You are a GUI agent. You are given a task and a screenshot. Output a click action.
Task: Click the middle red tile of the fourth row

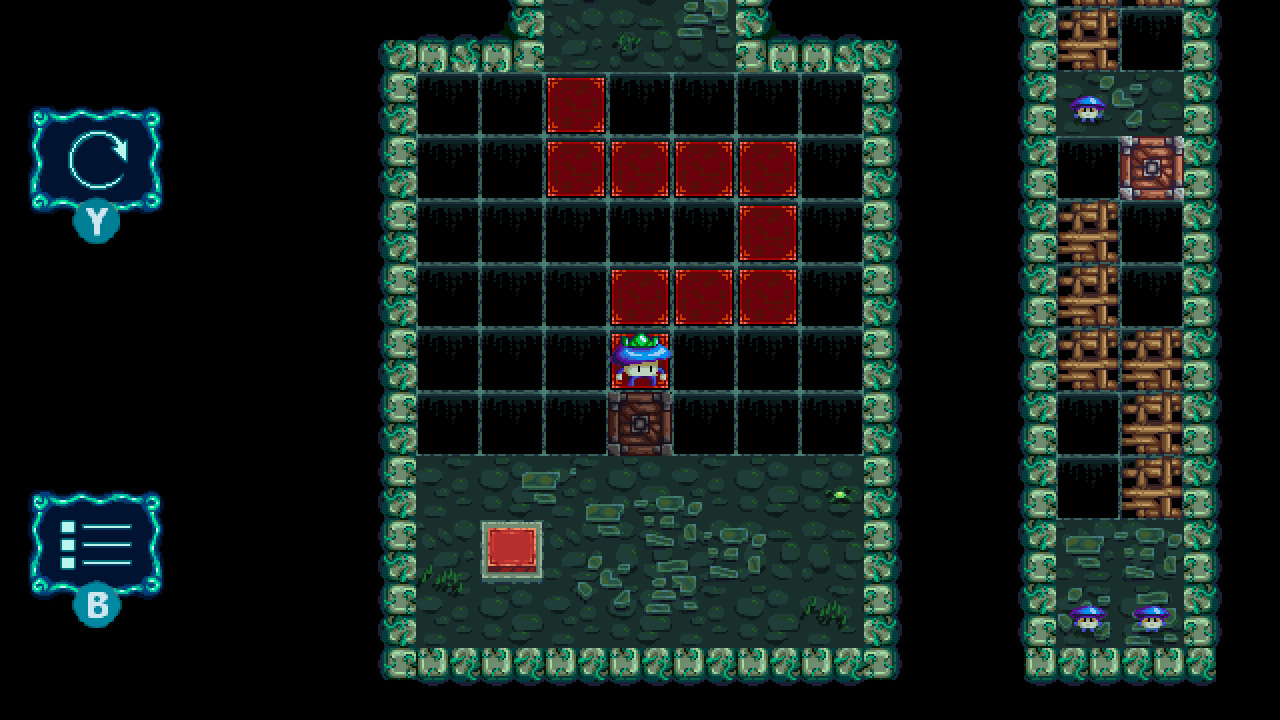(706, 296)
